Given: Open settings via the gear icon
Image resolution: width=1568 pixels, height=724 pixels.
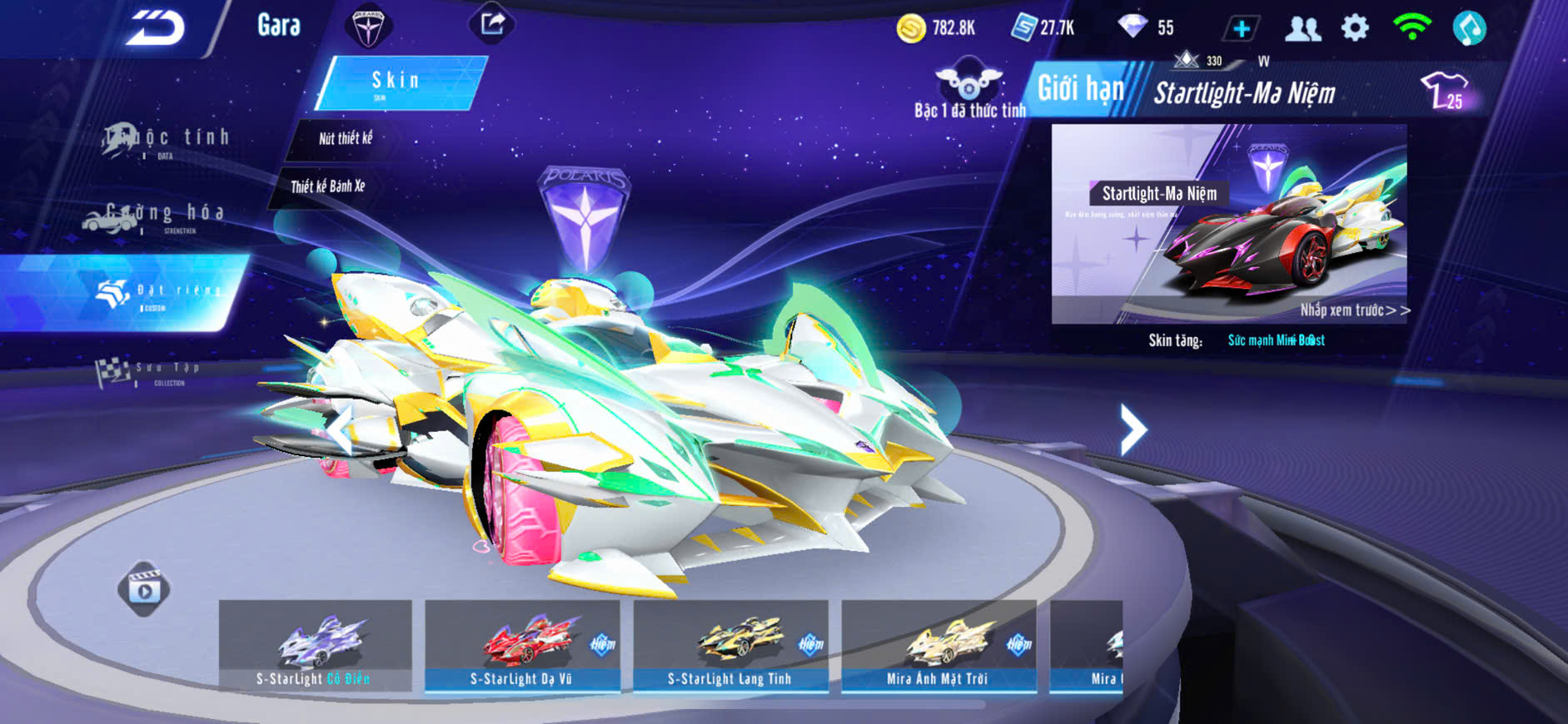Looking at the screenshot, I should pos(1355,28).
